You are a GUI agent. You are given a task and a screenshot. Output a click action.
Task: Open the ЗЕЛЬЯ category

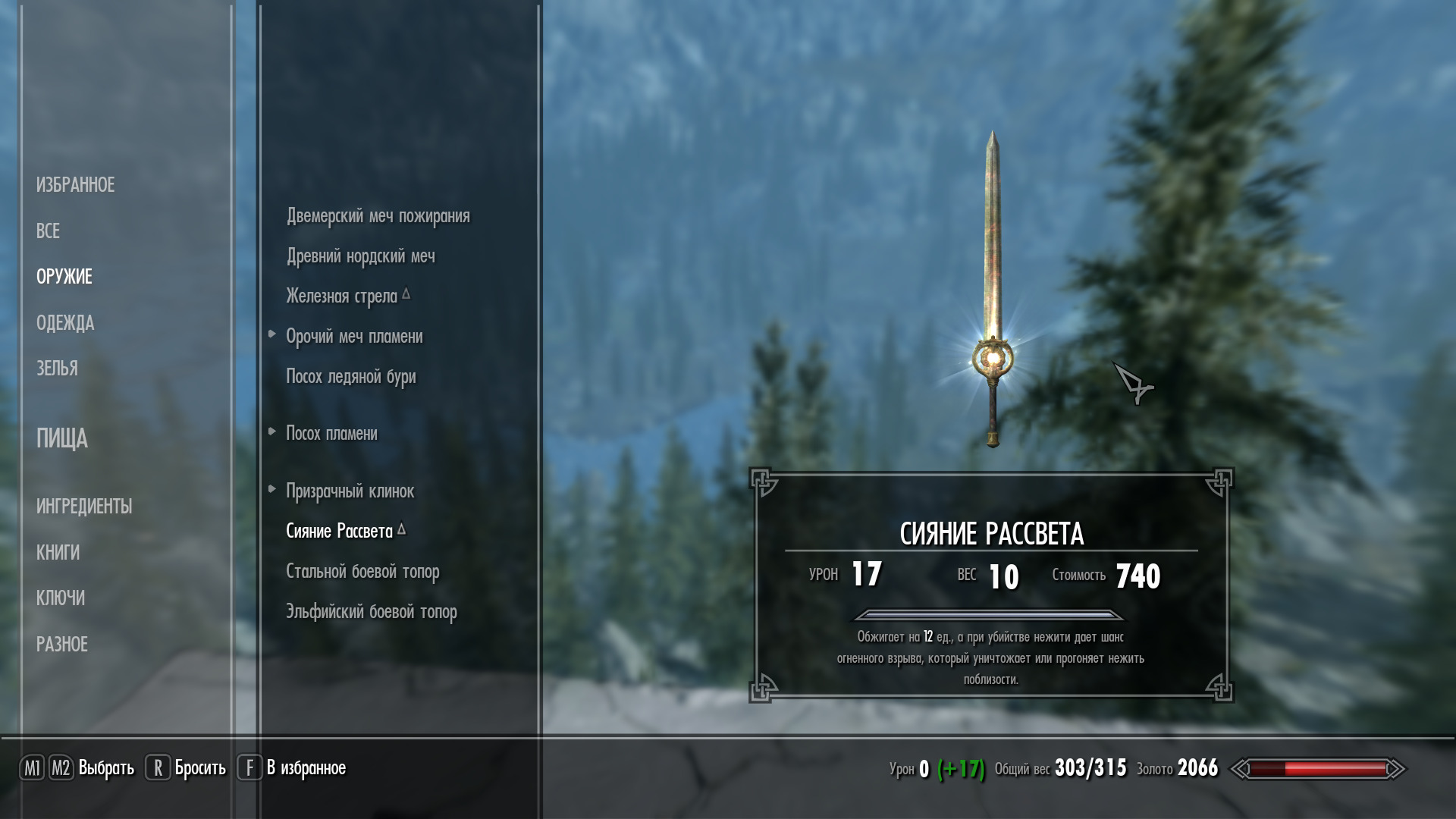tap(57, 369)
